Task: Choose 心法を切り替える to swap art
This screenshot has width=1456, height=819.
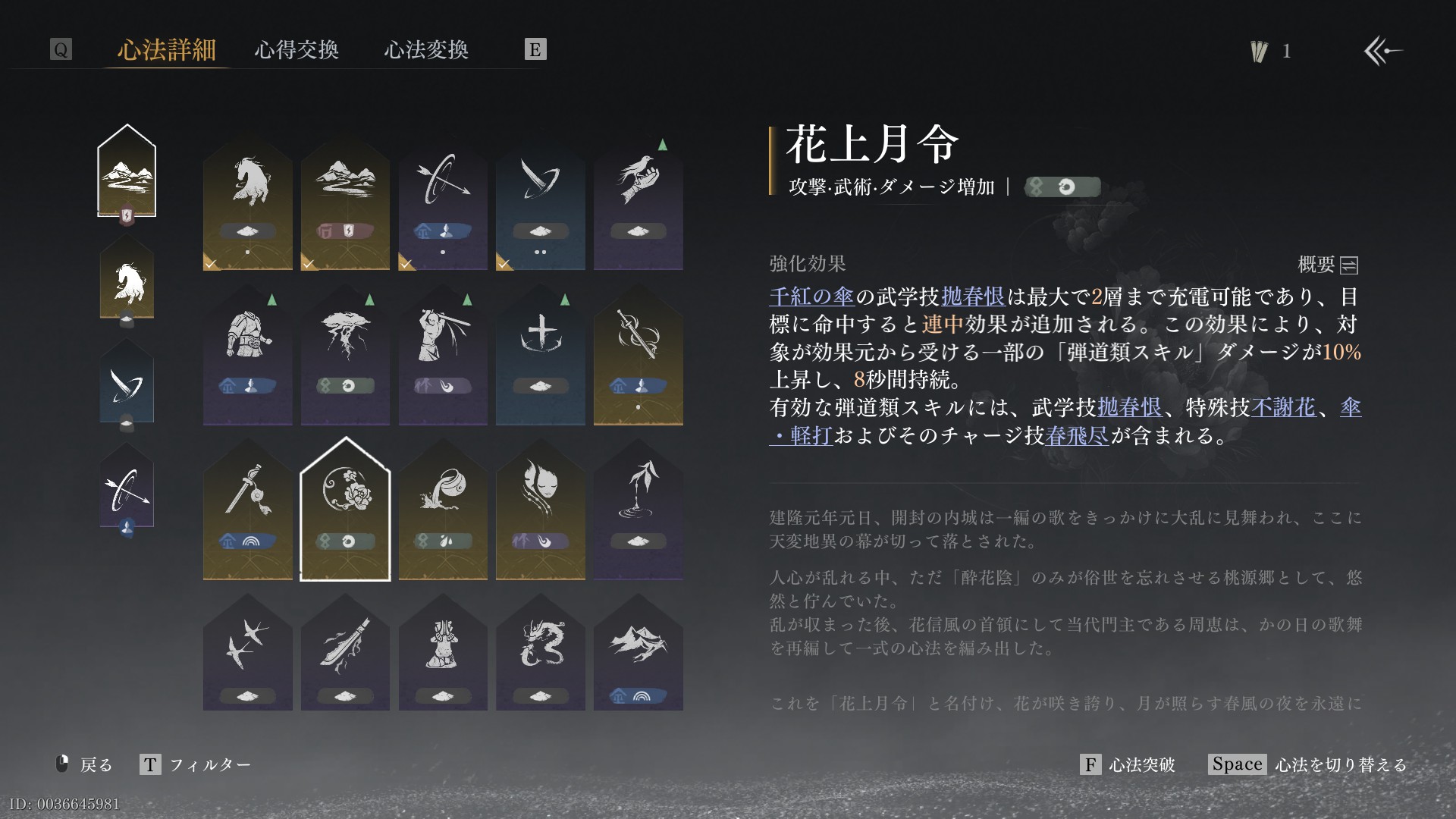Action: pyautogui.click(x=1308, y=764)
